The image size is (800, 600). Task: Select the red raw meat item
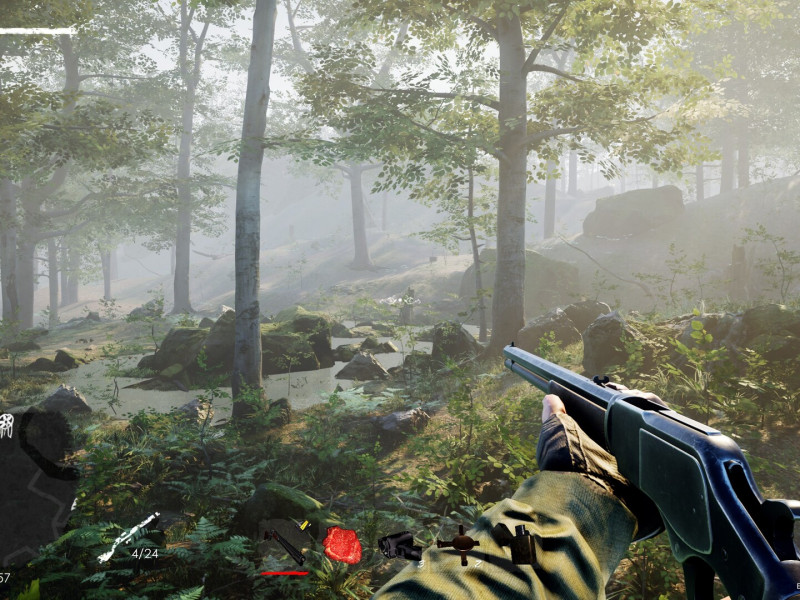pyautogui.click(x=341, y=546)
